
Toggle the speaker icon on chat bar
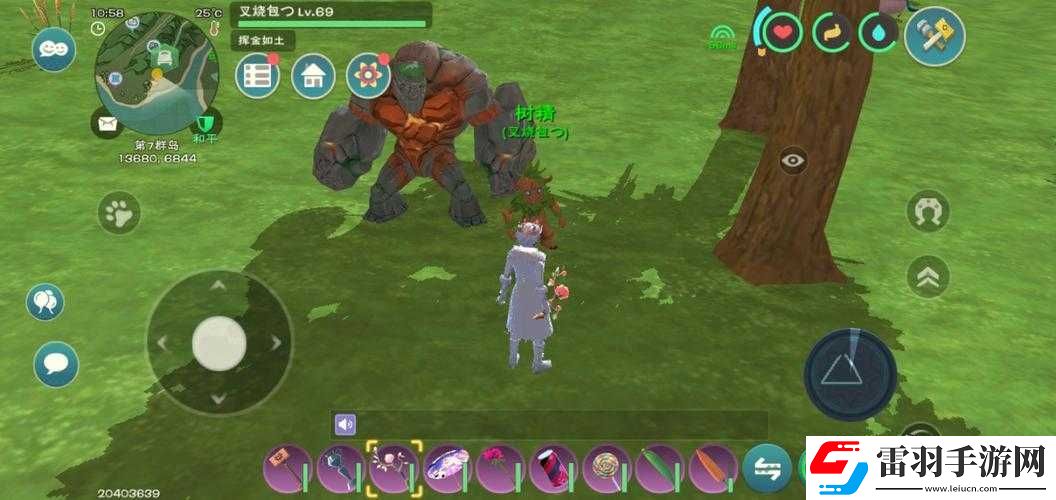[x=346, y=424]
